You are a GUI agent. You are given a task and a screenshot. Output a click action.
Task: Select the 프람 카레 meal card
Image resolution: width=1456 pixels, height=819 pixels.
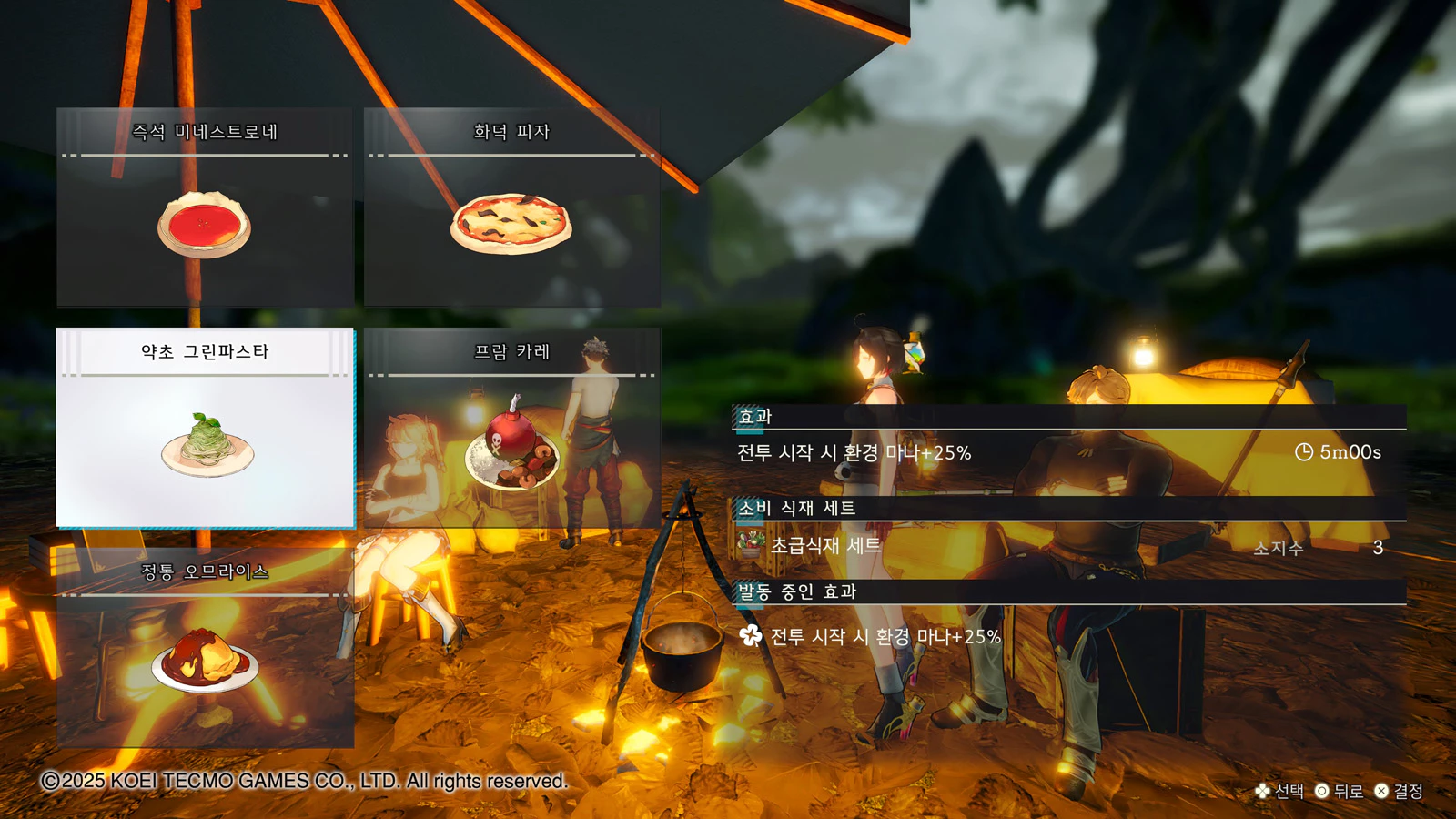coord(511,428)
